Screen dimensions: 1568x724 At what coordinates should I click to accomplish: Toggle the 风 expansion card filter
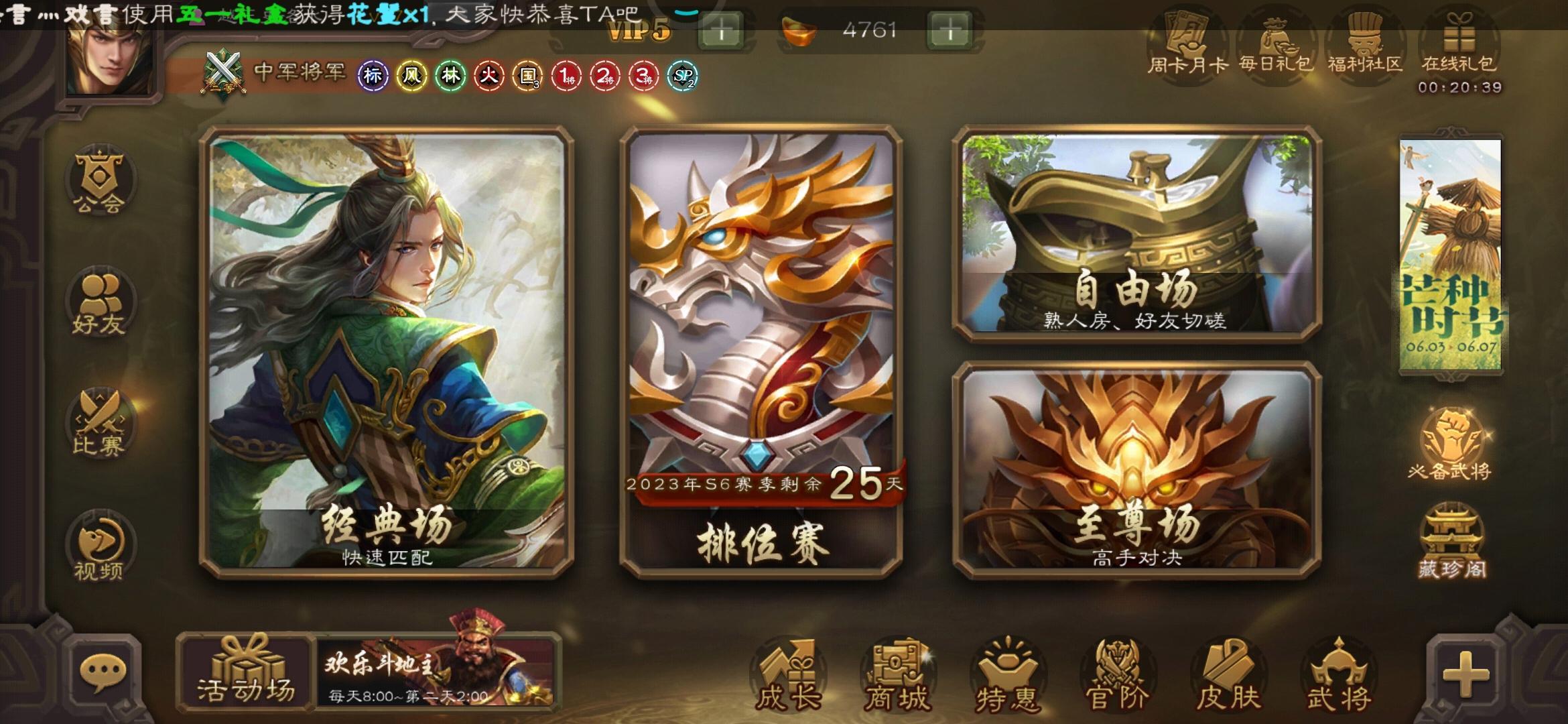tap(411, 76)
